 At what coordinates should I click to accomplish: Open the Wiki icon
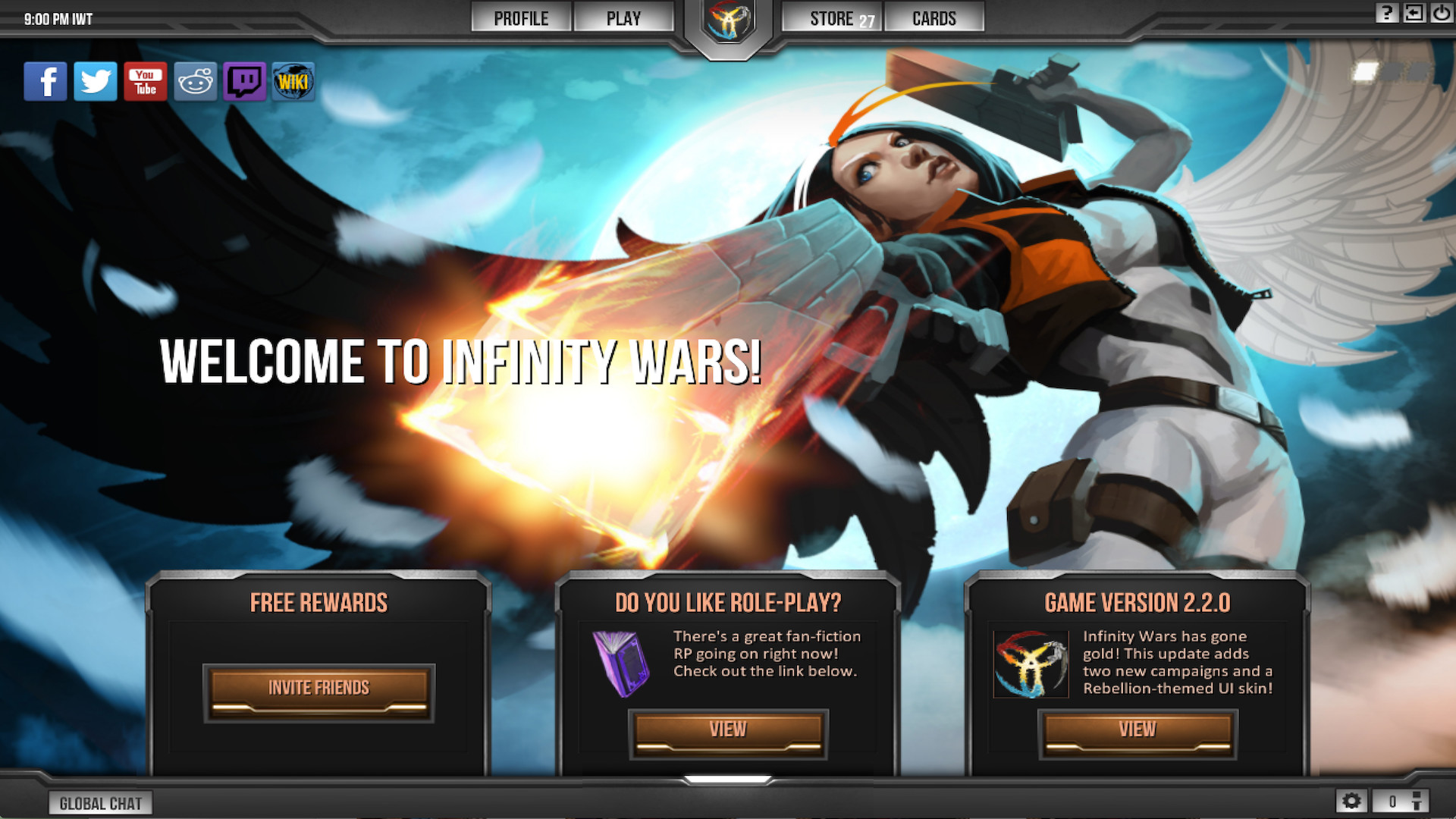click(x=294, y=81)
